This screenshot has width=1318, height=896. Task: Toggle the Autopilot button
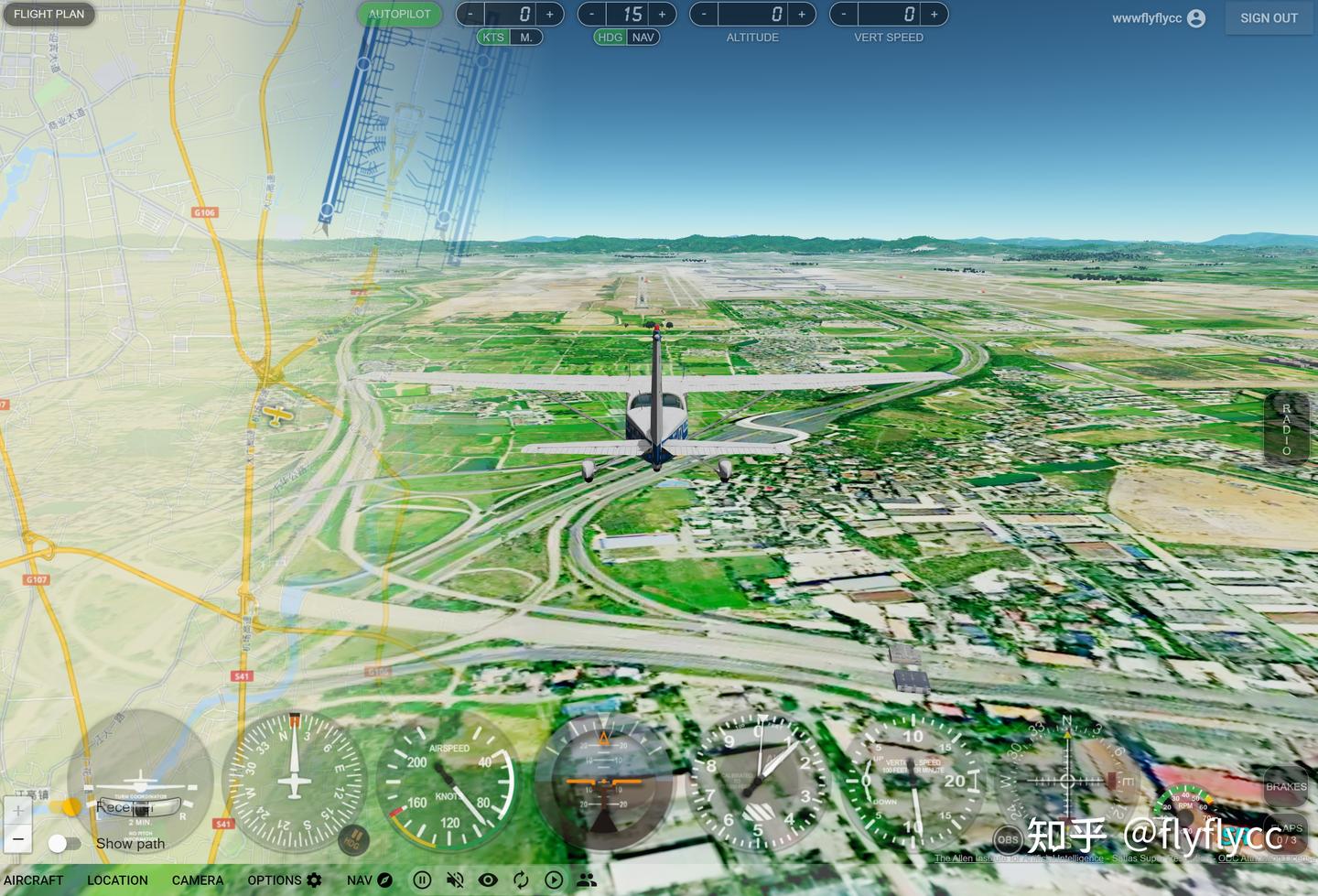tap(400, 14)
